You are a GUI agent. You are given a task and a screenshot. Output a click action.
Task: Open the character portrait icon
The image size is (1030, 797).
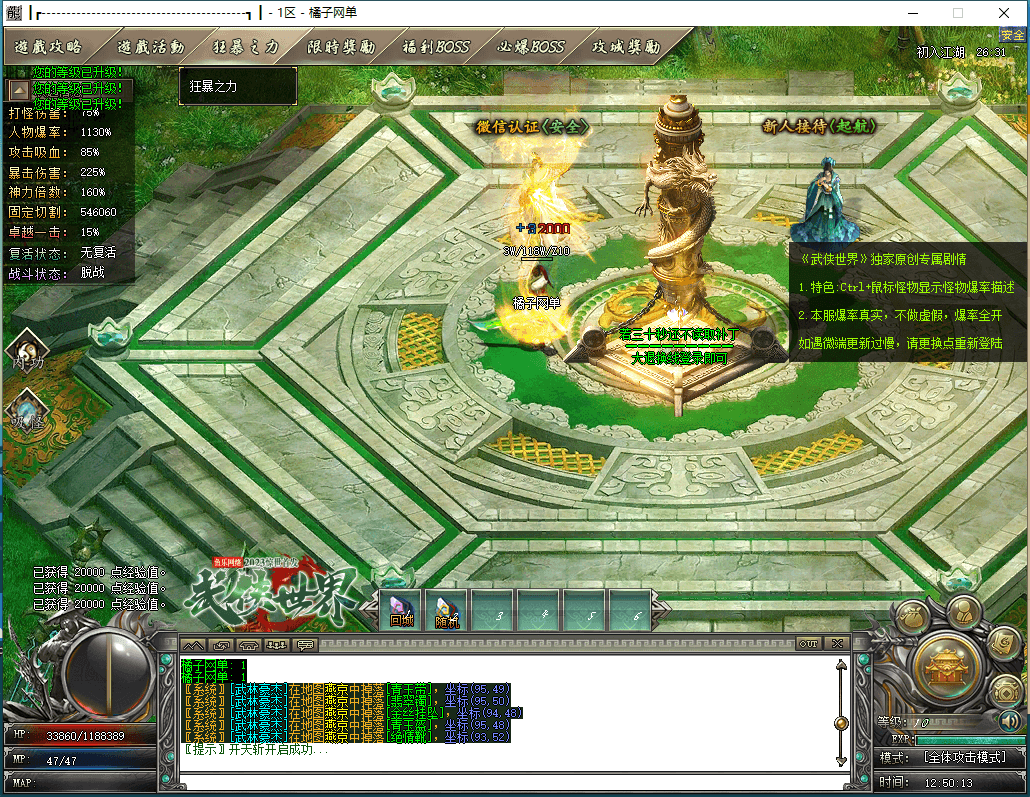coord(964,610)
